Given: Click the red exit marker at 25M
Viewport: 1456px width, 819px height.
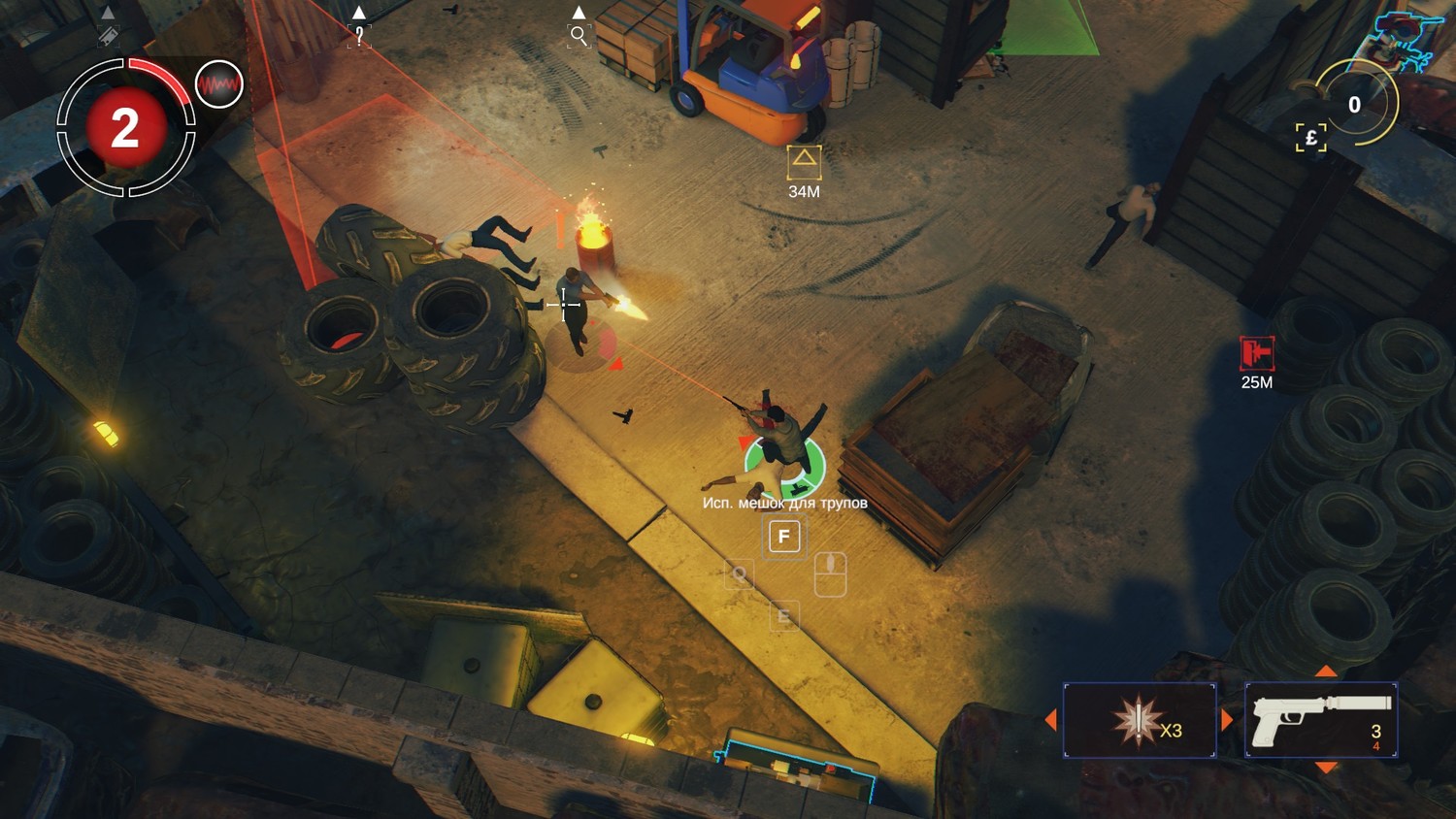Looking at the screenshot, I should click(1256, 353).
